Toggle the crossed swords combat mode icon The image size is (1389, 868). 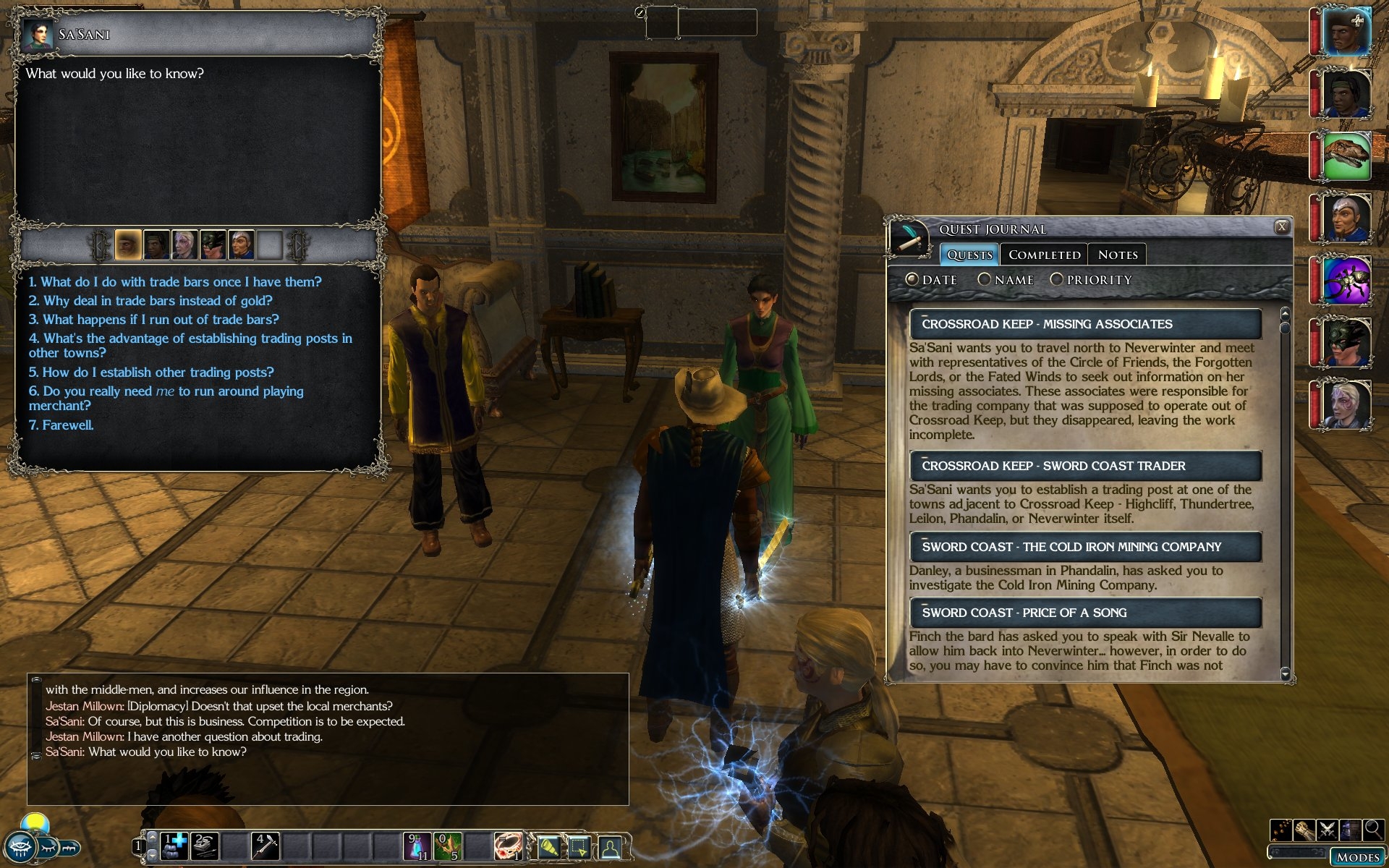point(1328,829)
